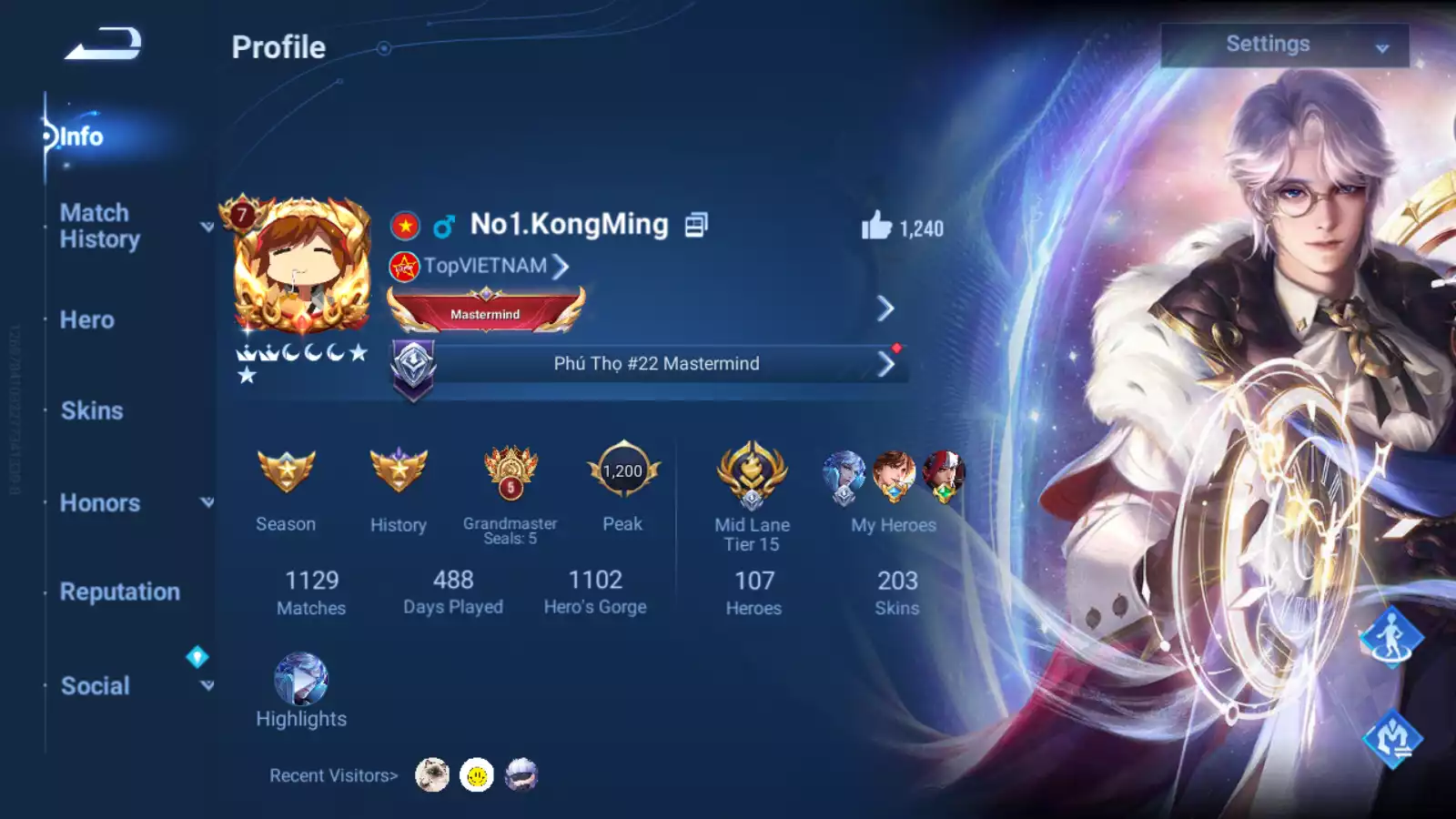The width and height of the screenshot is (1456, 819).
Task: View the Reputation tab
Action: coord(120,591)
